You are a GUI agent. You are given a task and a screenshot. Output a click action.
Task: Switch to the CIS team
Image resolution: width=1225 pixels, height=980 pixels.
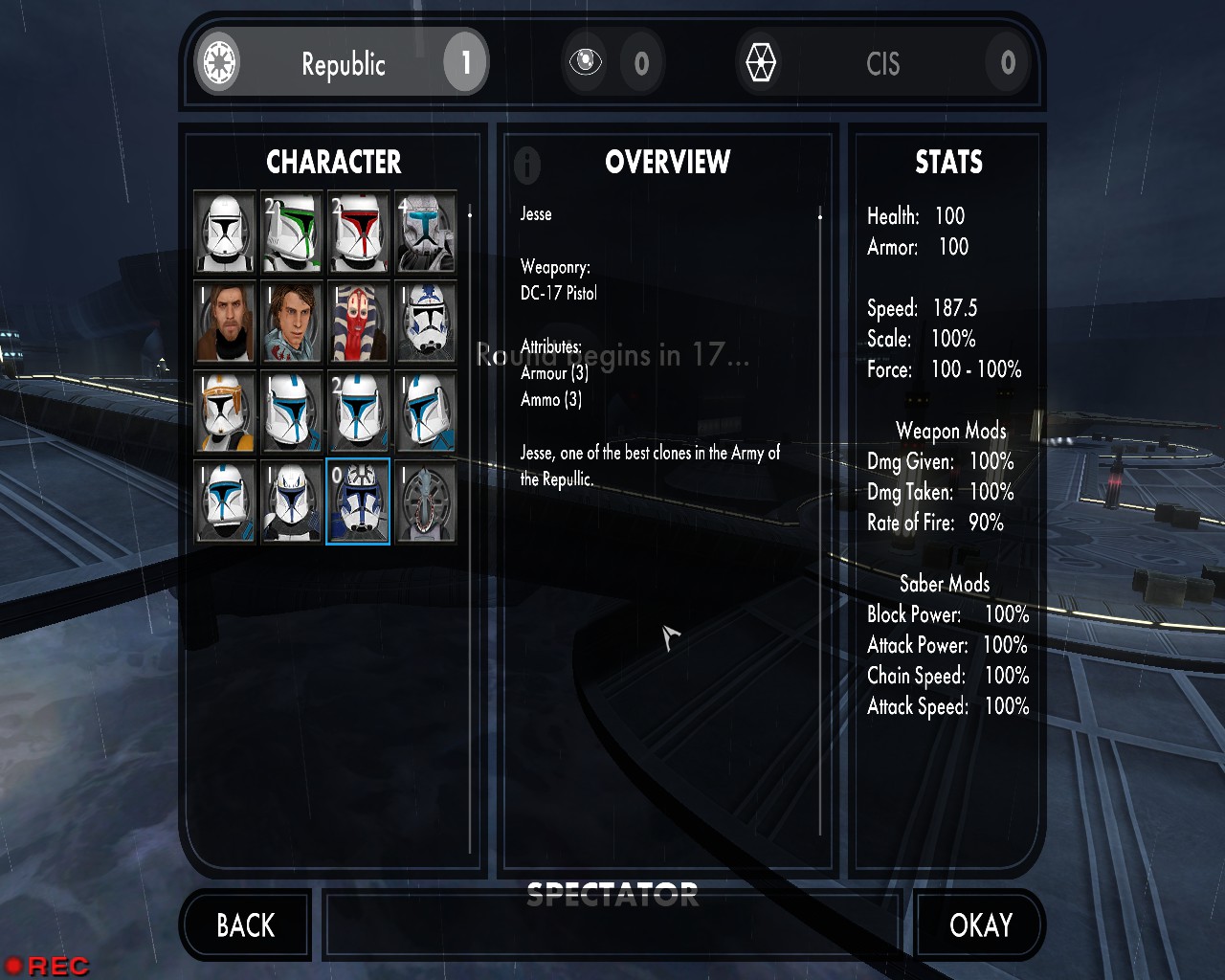(x=882, y=63)
